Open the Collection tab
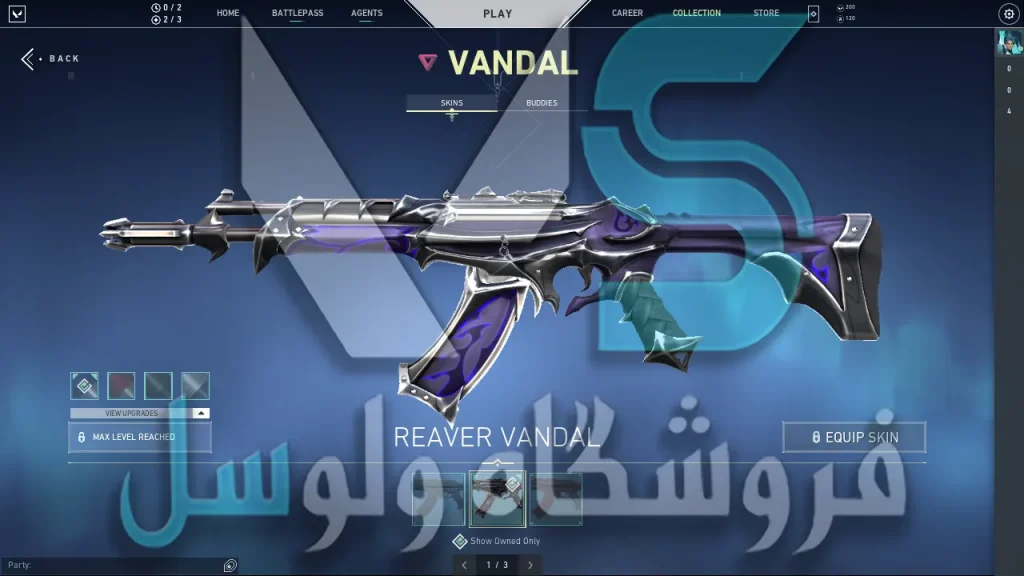This screenshot has height=576, width=1024. click(696, 14)
